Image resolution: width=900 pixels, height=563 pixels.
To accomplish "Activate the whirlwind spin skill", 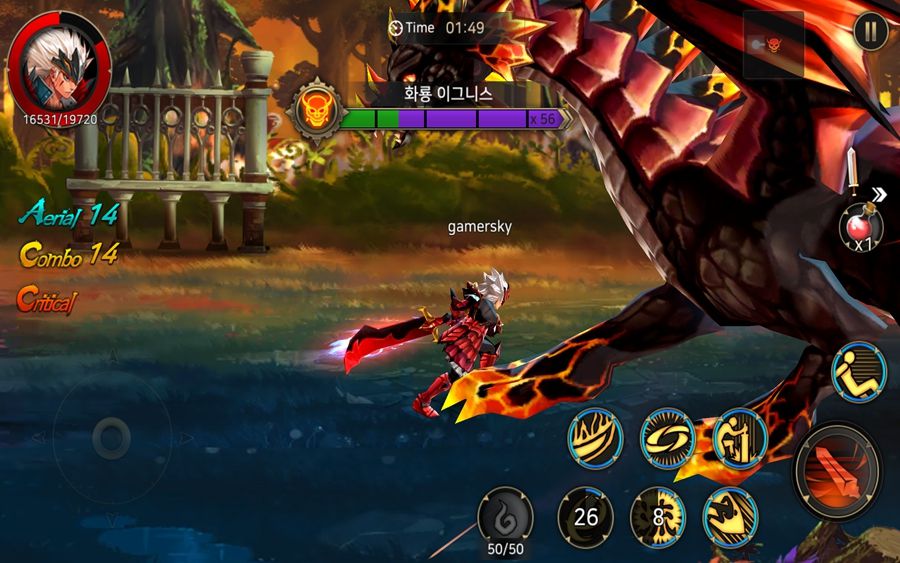I will pyautogui.click(x=668, y=437).
